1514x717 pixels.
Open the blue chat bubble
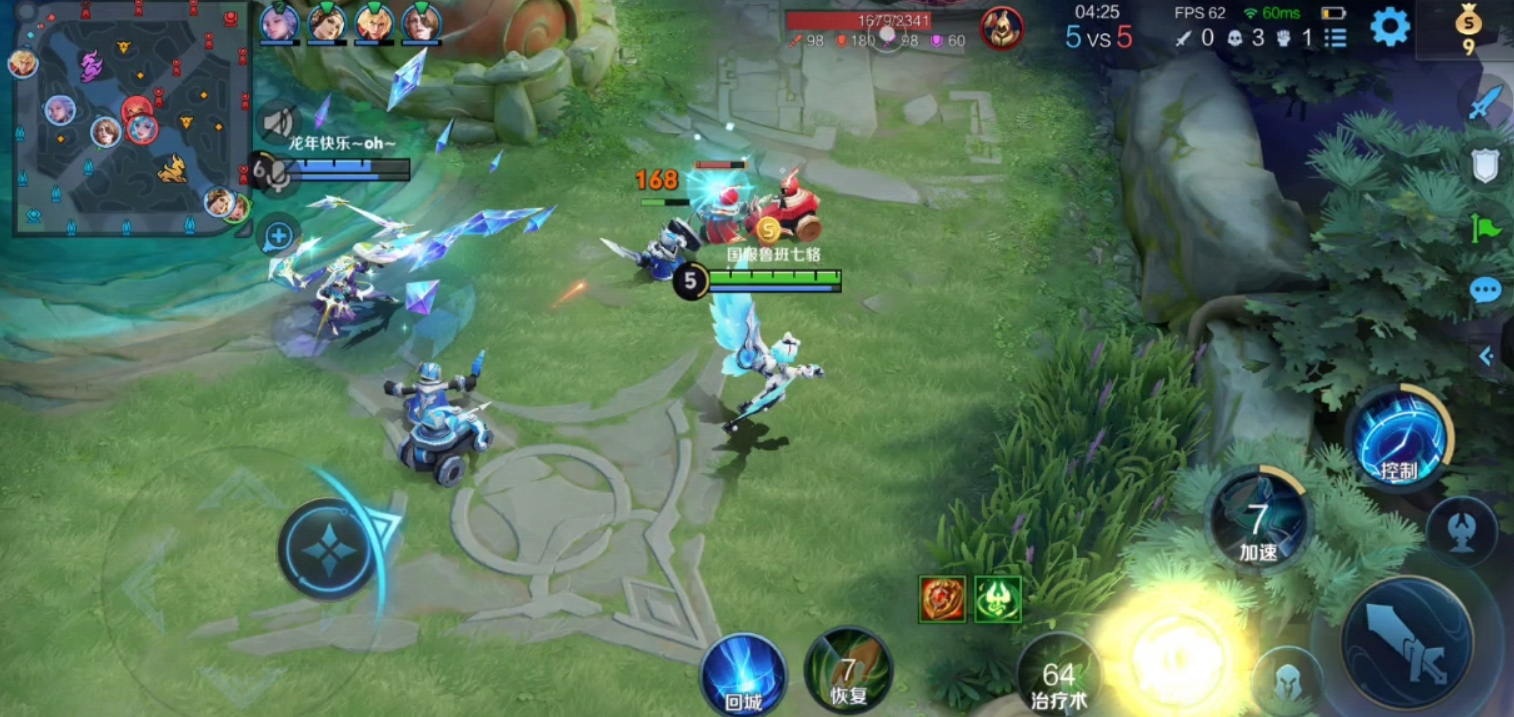coord(1486,291)
